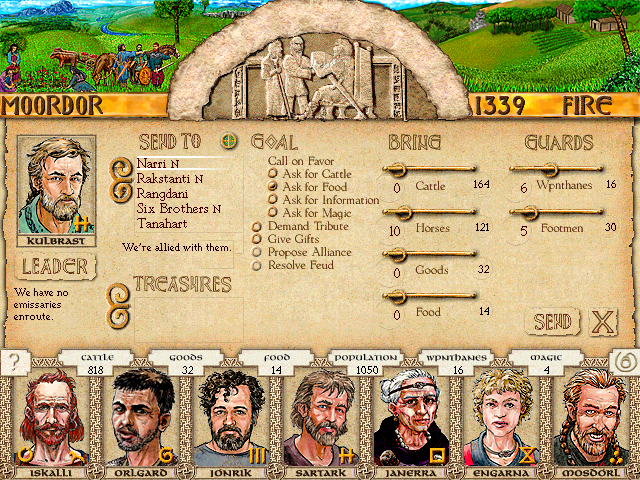640x480 pixels.
Task: Close the emissary screen with the X button
Action: (x=602, y=322)
